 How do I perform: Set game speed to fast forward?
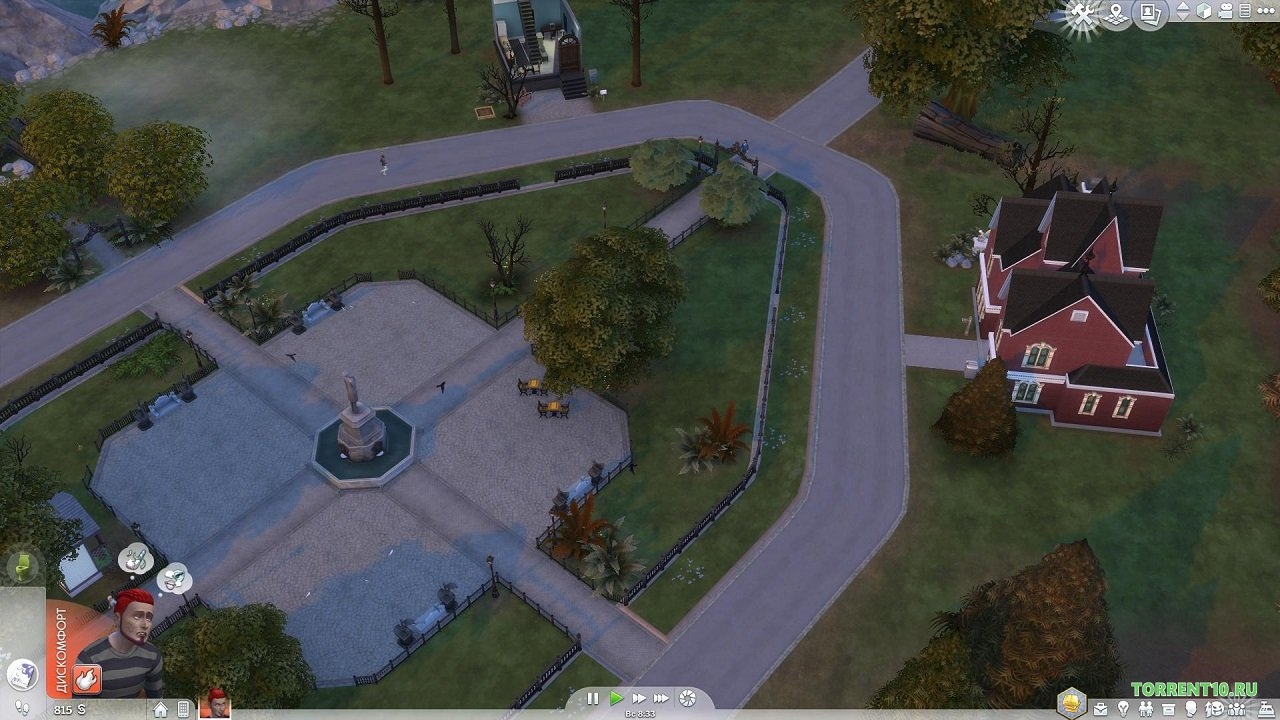[x=639, y=698]
